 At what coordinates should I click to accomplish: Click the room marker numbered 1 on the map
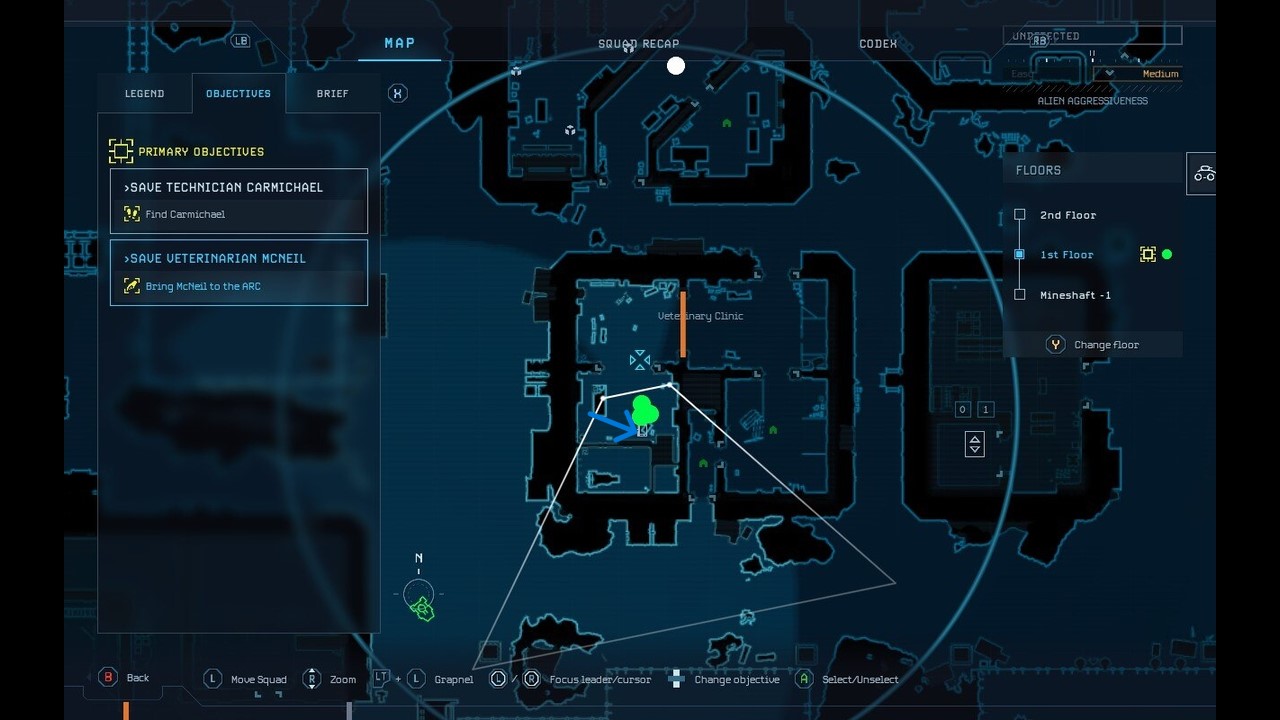(x=984, y=409)
